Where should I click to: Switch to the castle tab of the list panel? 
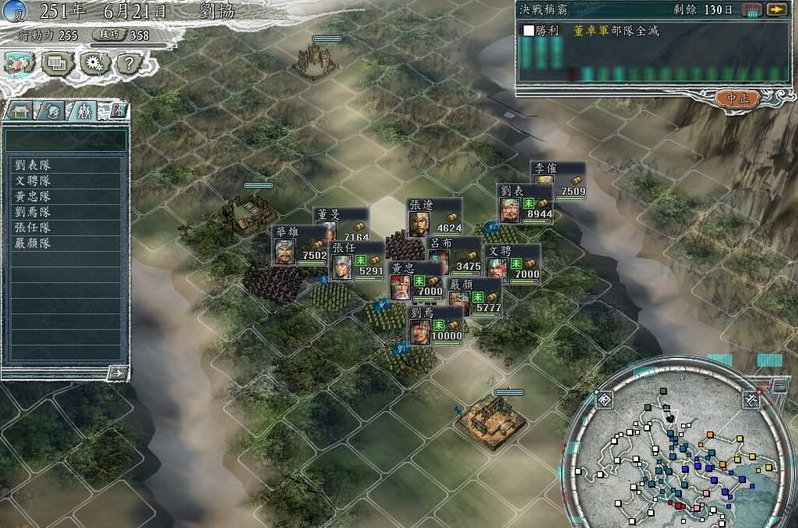[21, 110]
